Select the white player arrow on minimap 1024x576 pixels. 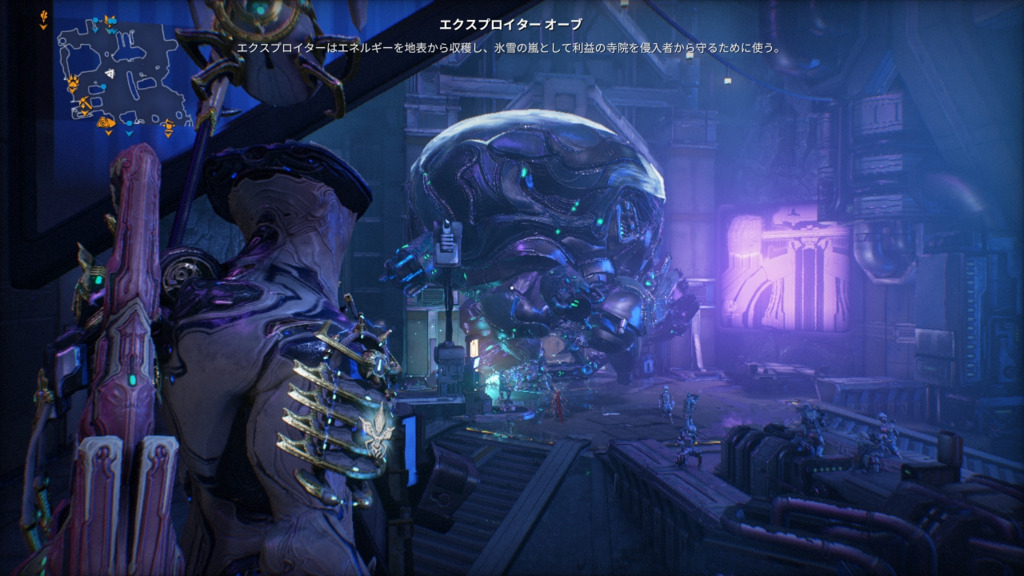(x=110, y=74)
